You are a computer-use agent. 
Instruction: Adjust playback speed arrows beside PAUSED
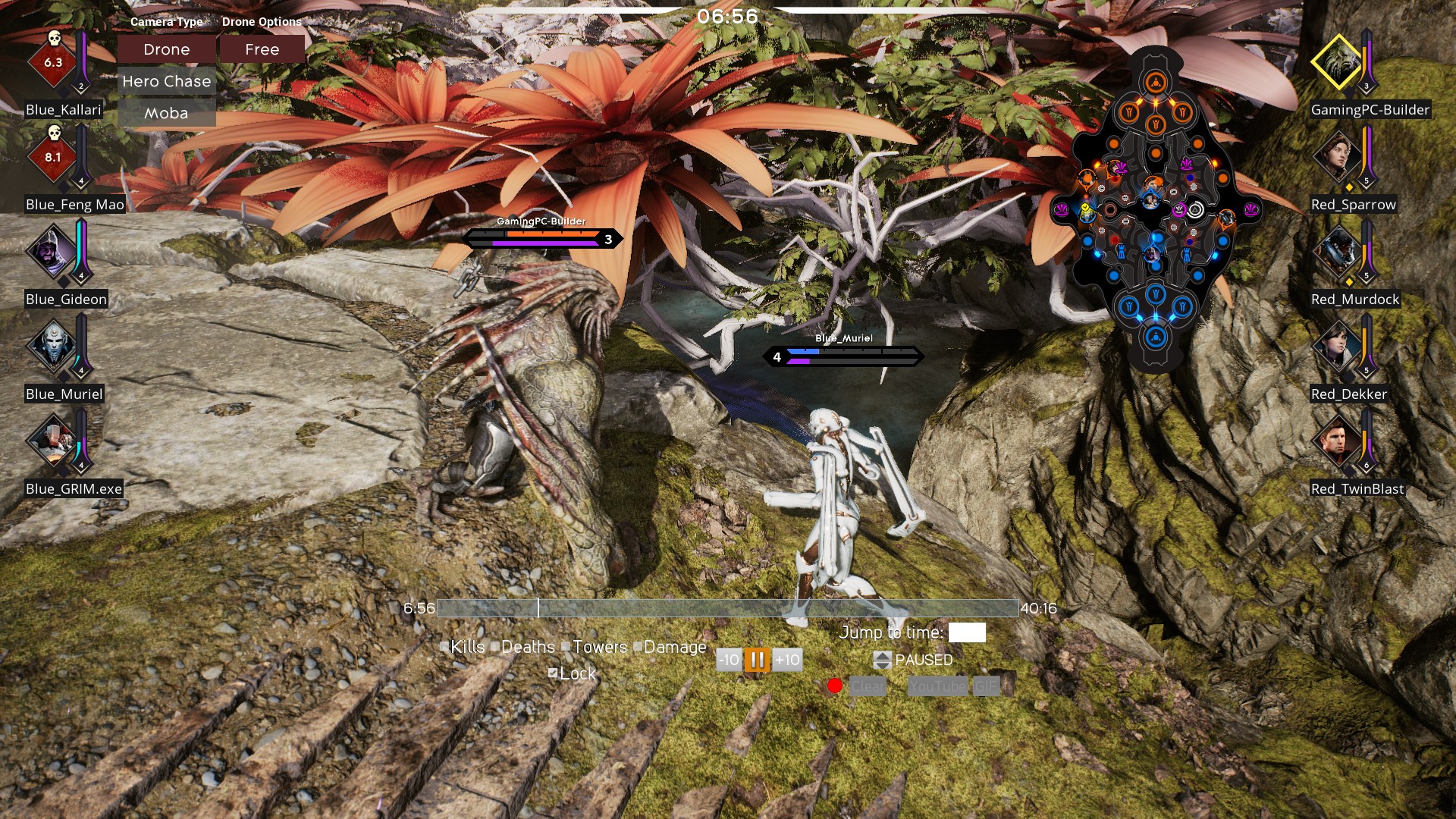882,660
